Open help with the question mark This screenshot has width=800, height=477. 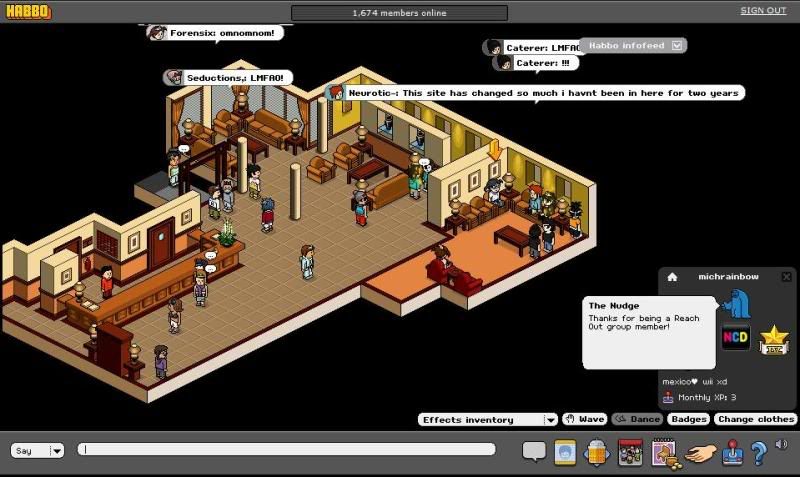coord(759,452)
